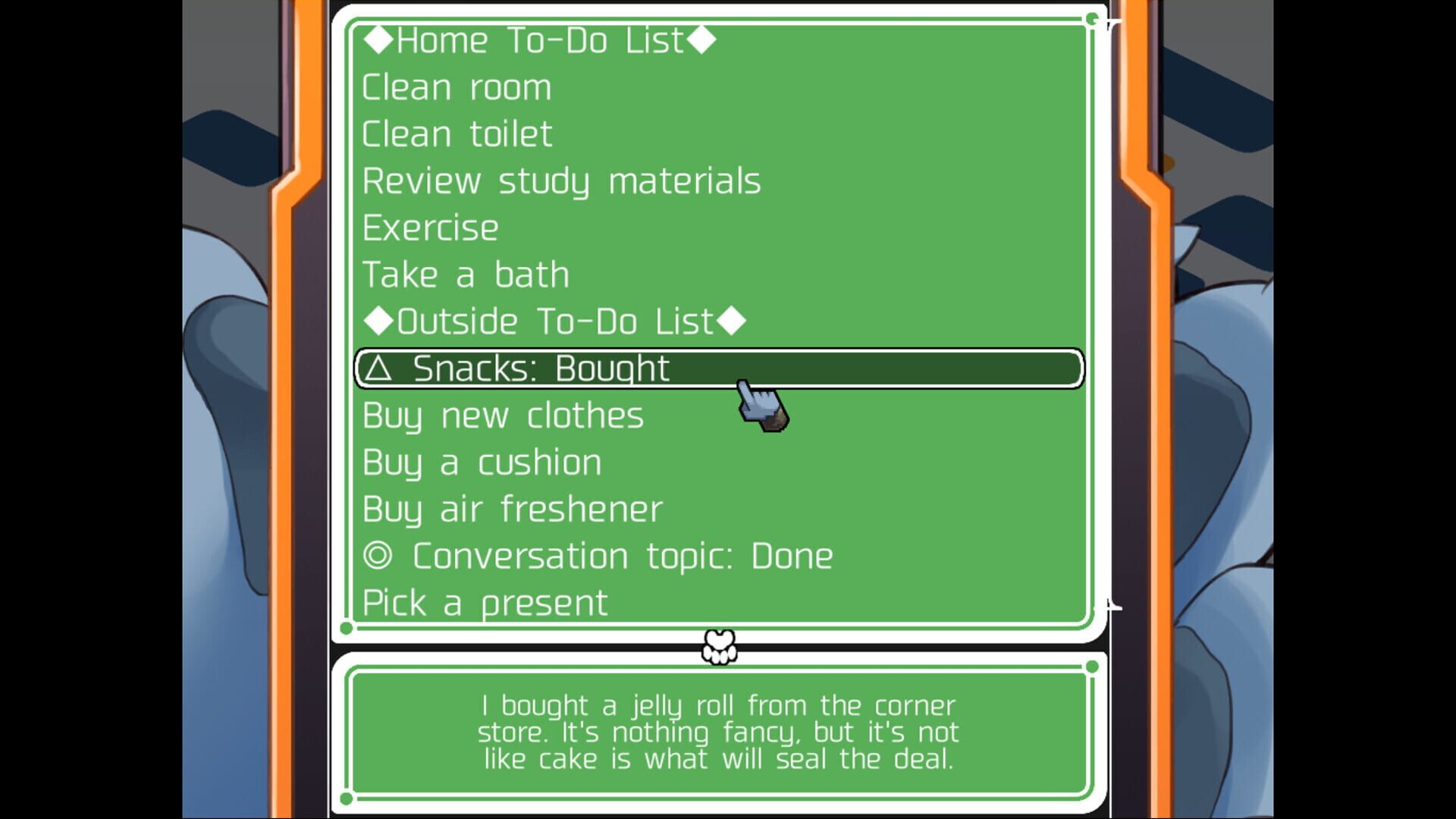This screenshot has height=819, width=1456.
Task: Check off Take a bath
Action: (465, 274)
